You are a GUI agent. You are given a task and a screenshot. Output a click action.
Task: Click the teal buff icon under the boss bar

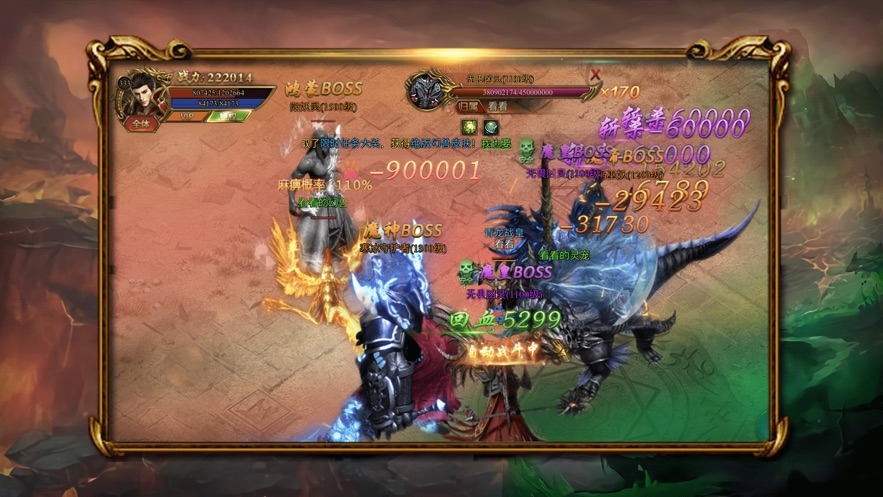[x=491, y=127]
